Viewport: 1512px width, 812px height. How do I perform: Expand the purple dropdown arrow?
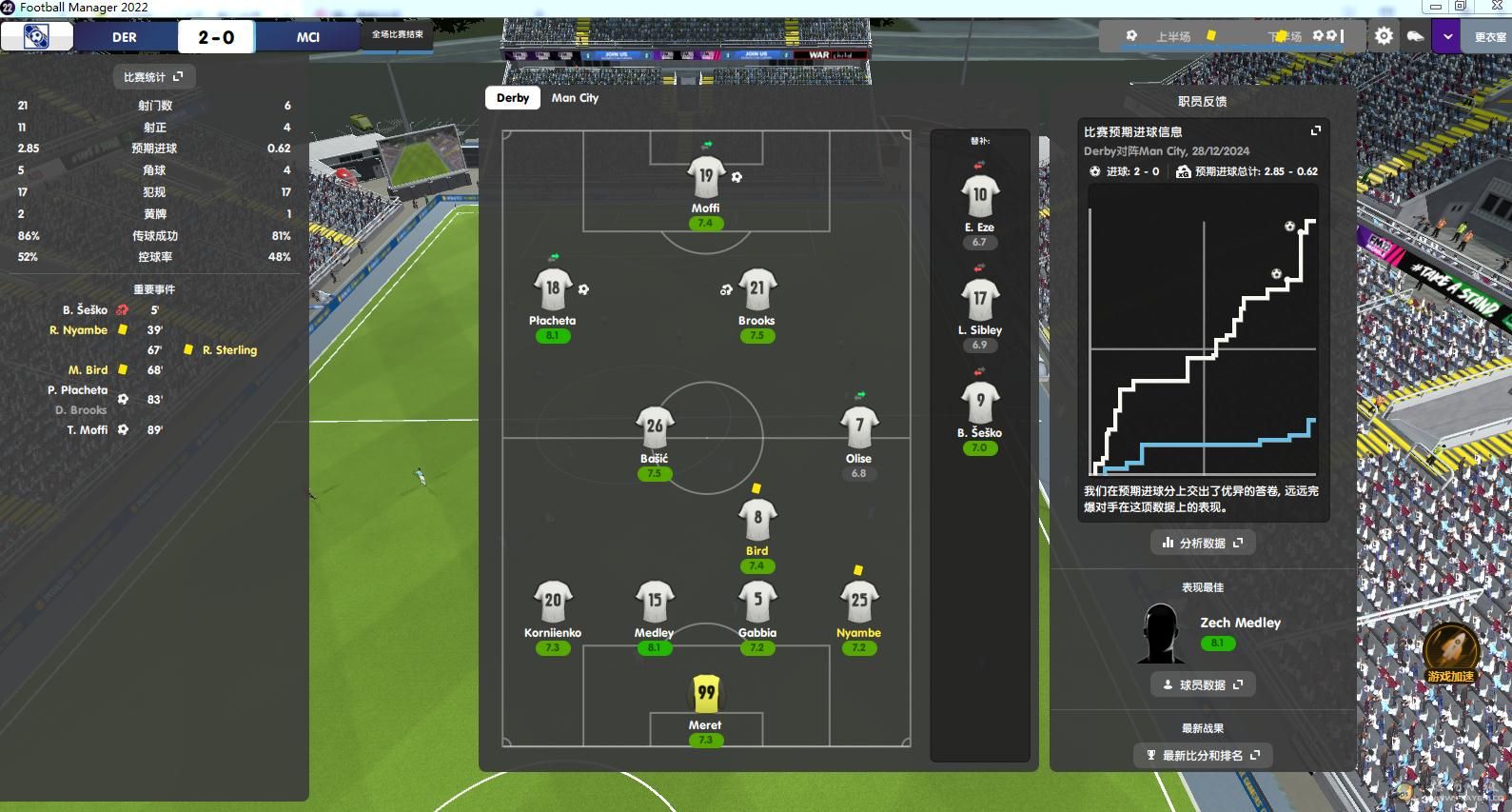1447,37
